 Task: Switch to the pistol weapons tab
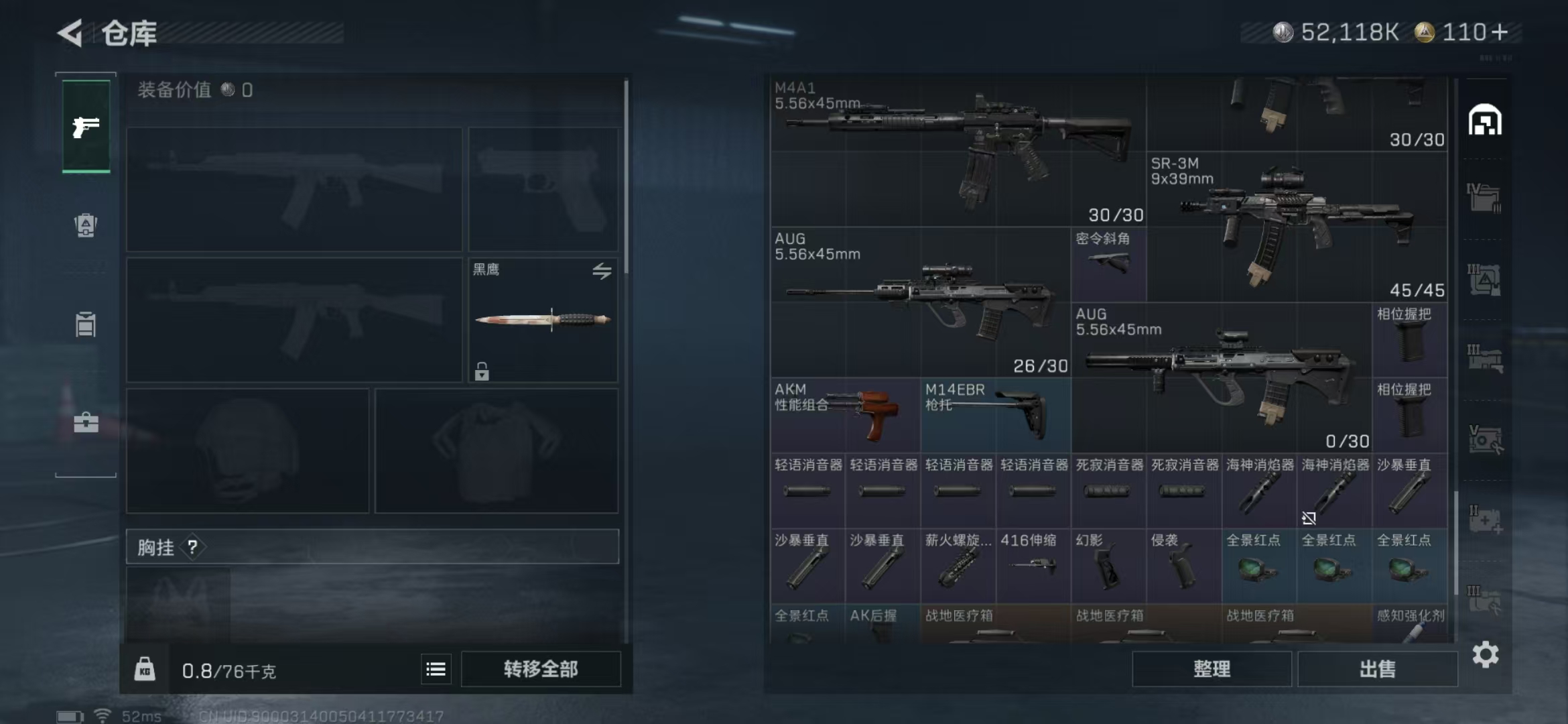tap(86, 126)
